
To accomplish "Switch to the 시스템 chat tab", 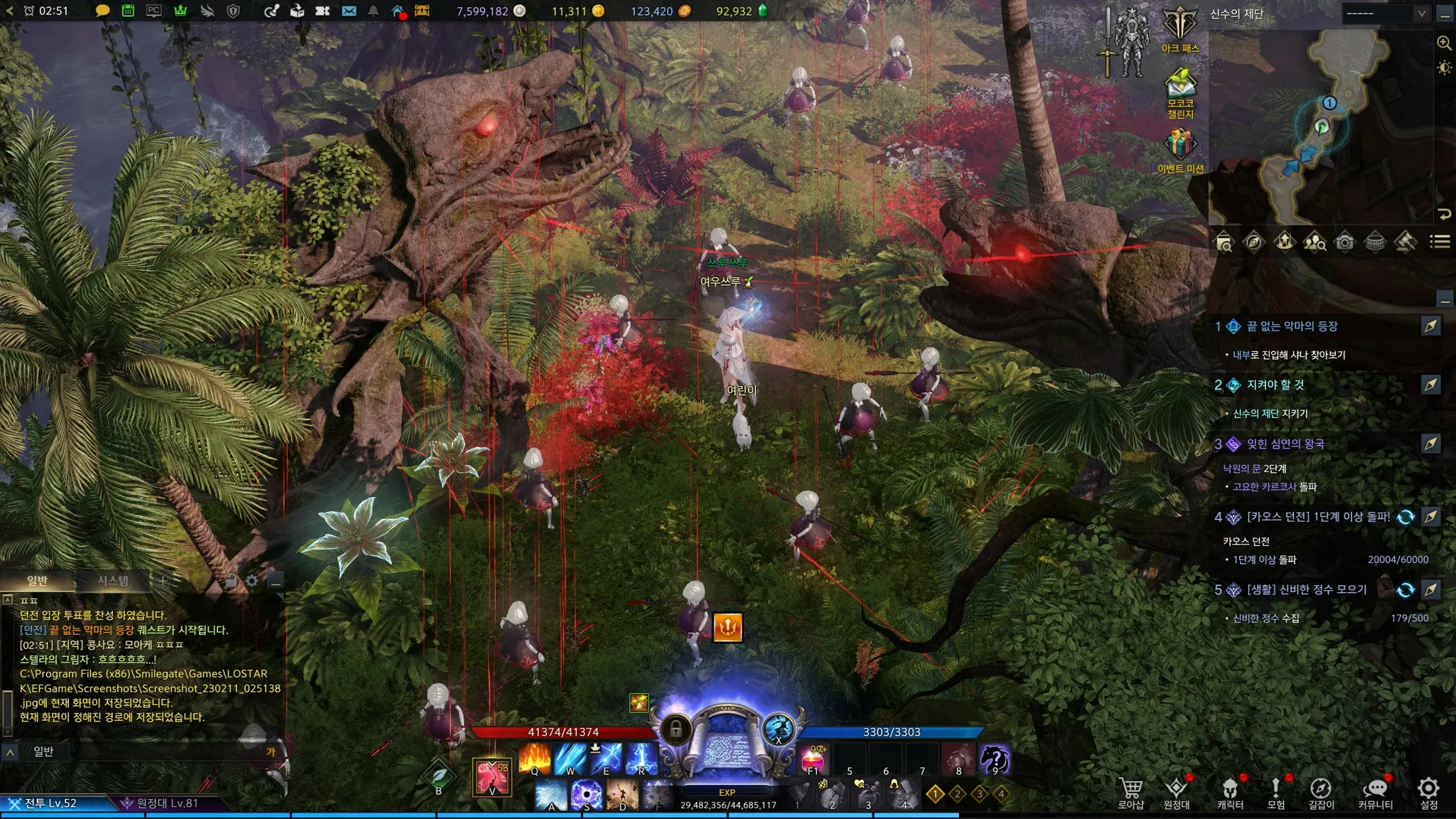I will click(x=113, y=581).
